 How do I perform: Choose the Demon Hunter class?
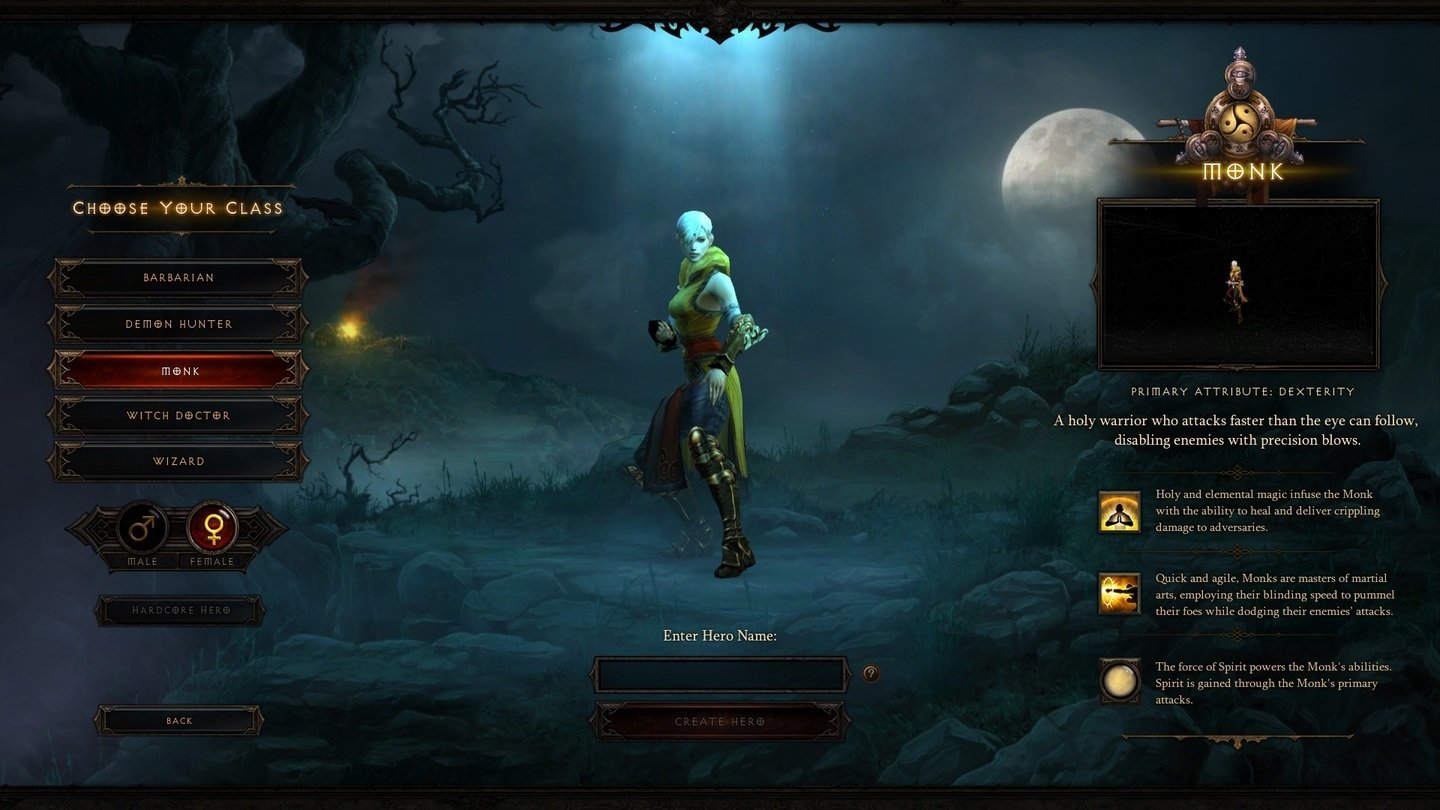tap(178, 323)
